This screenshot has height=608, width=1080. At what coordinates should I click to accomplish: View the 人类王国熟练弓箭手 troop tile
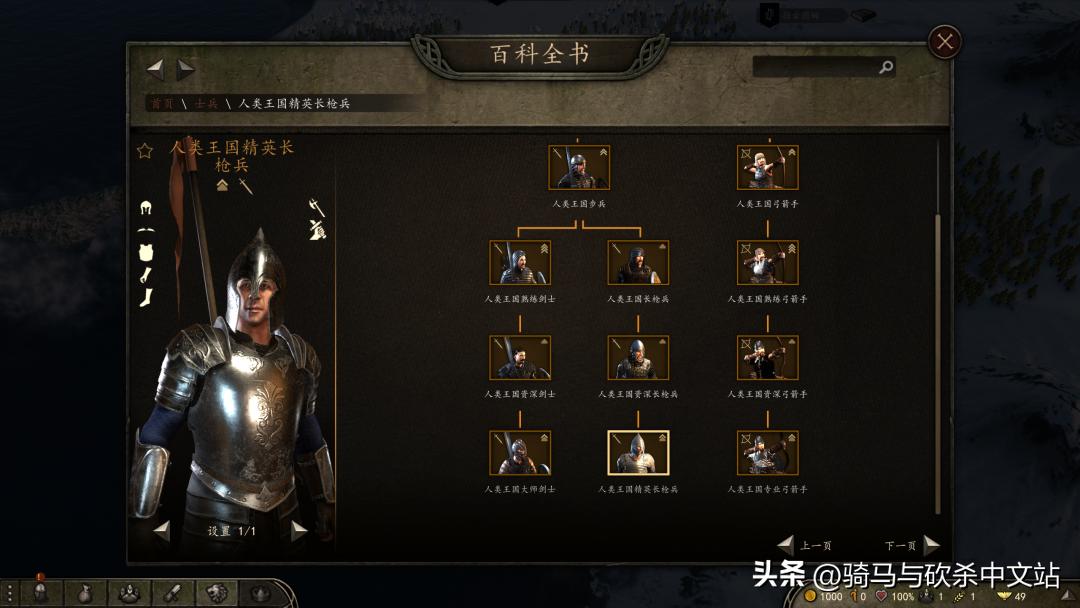[x=767, y=262]
